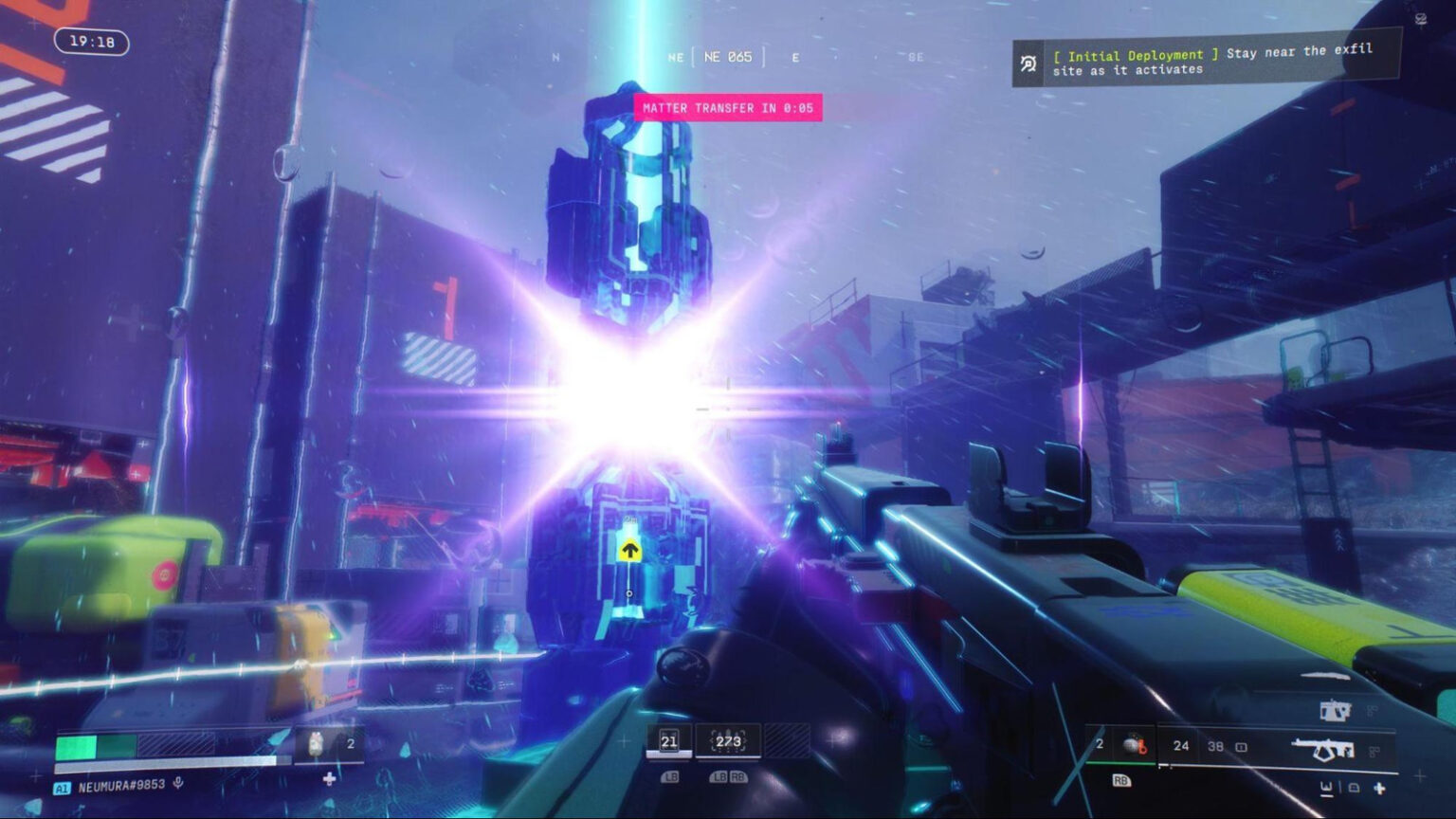Viewport: 1456px width, 819px height.
Task: Click the compass heading strip
Action: coord(728,58)
